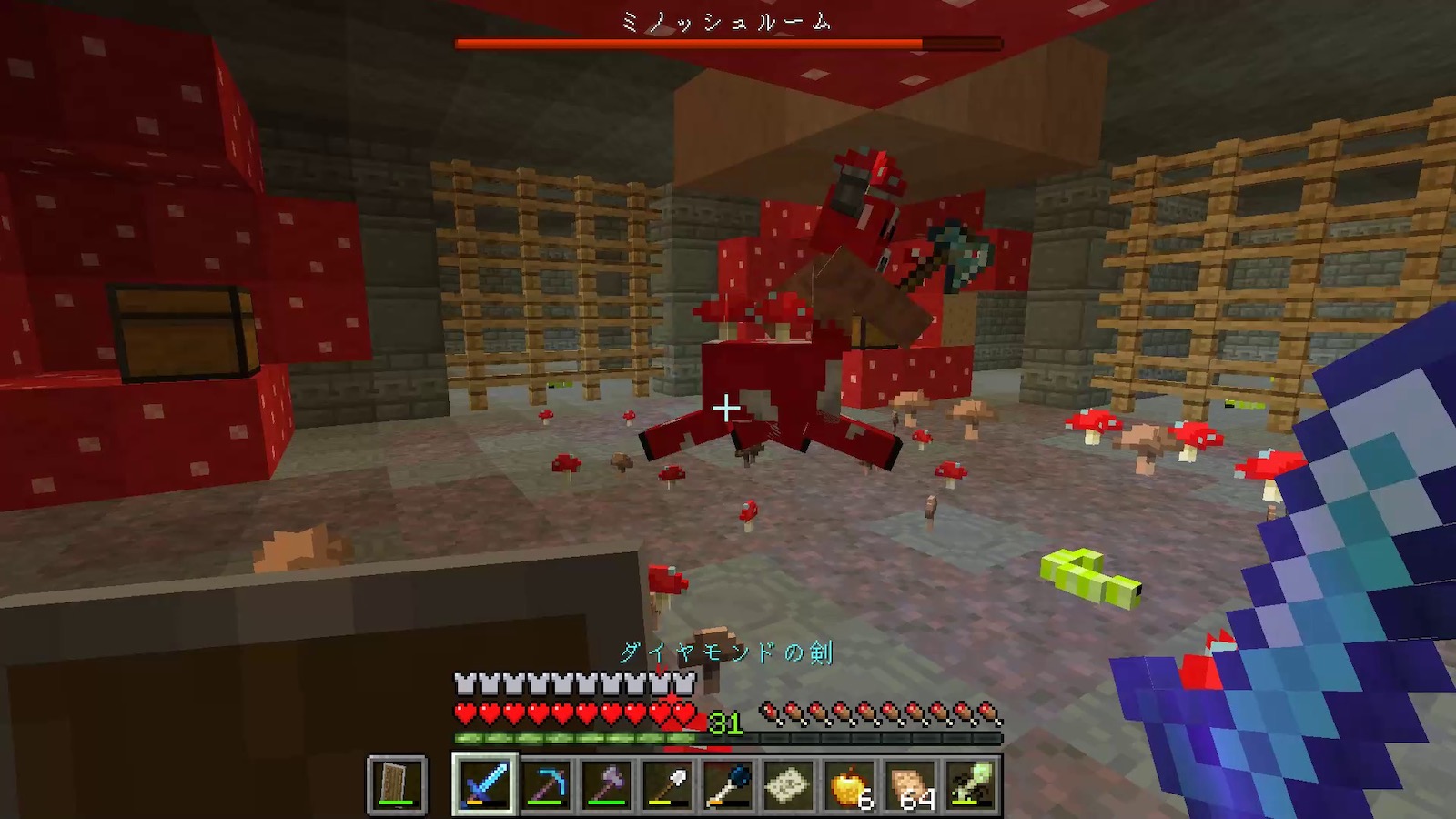This screenshot has height=819, width=1456.
Task: Select the map item slot
Action: coord(789,784)
